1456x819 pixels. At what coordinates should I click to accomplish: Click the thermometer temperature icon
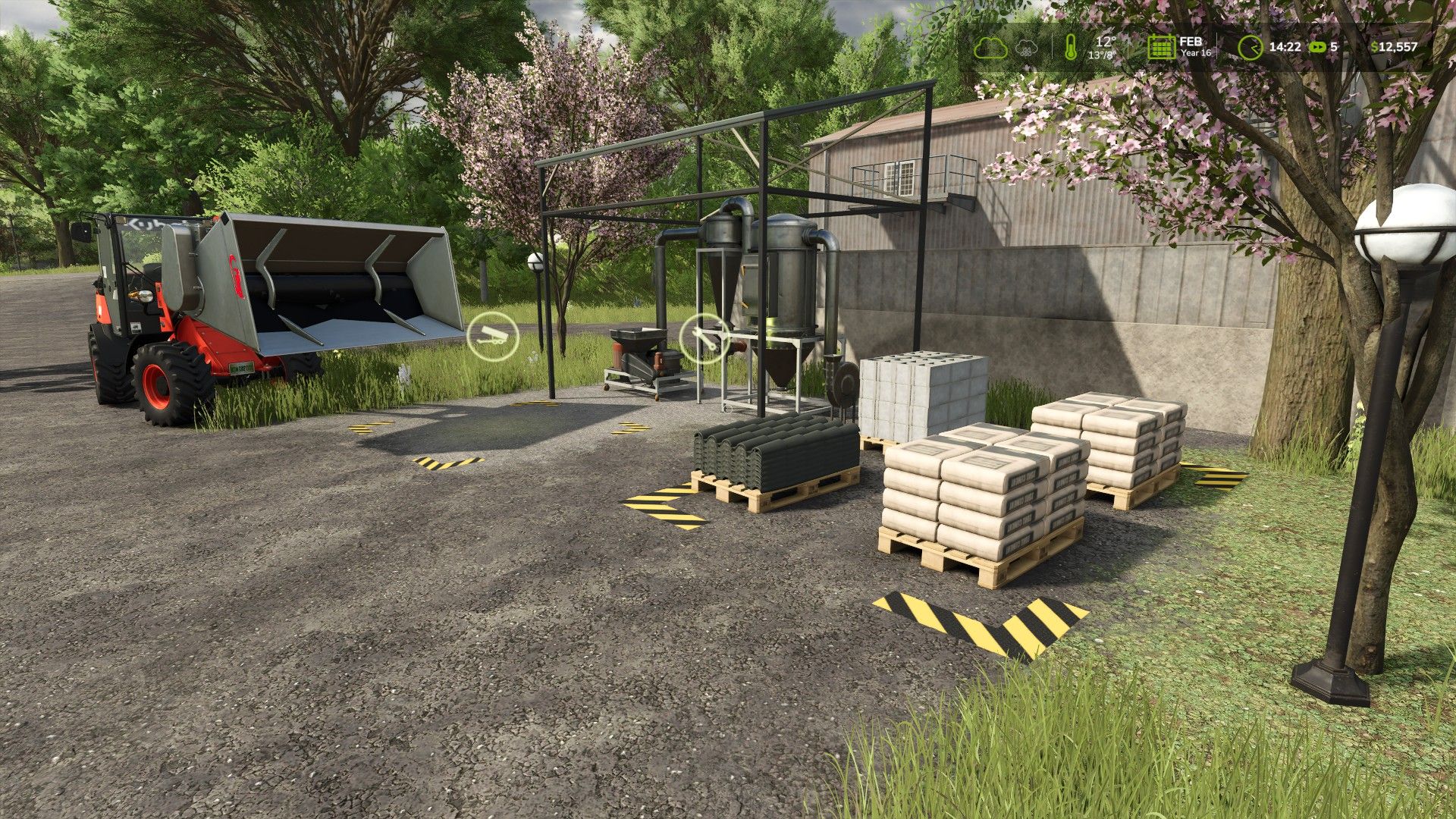(1071, 45)
